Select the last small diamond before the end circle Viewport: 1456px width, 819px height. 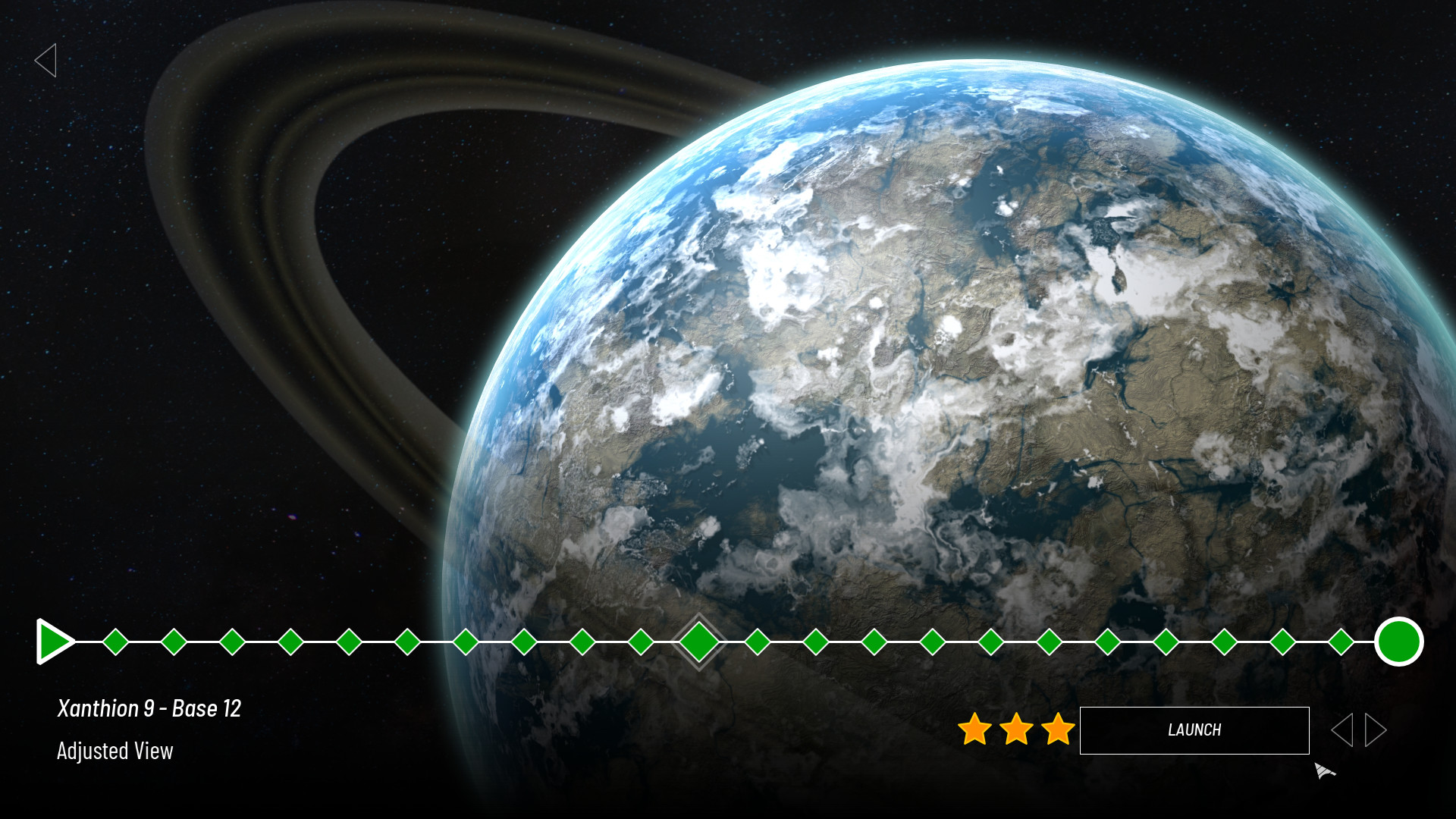coord(1341,642)
